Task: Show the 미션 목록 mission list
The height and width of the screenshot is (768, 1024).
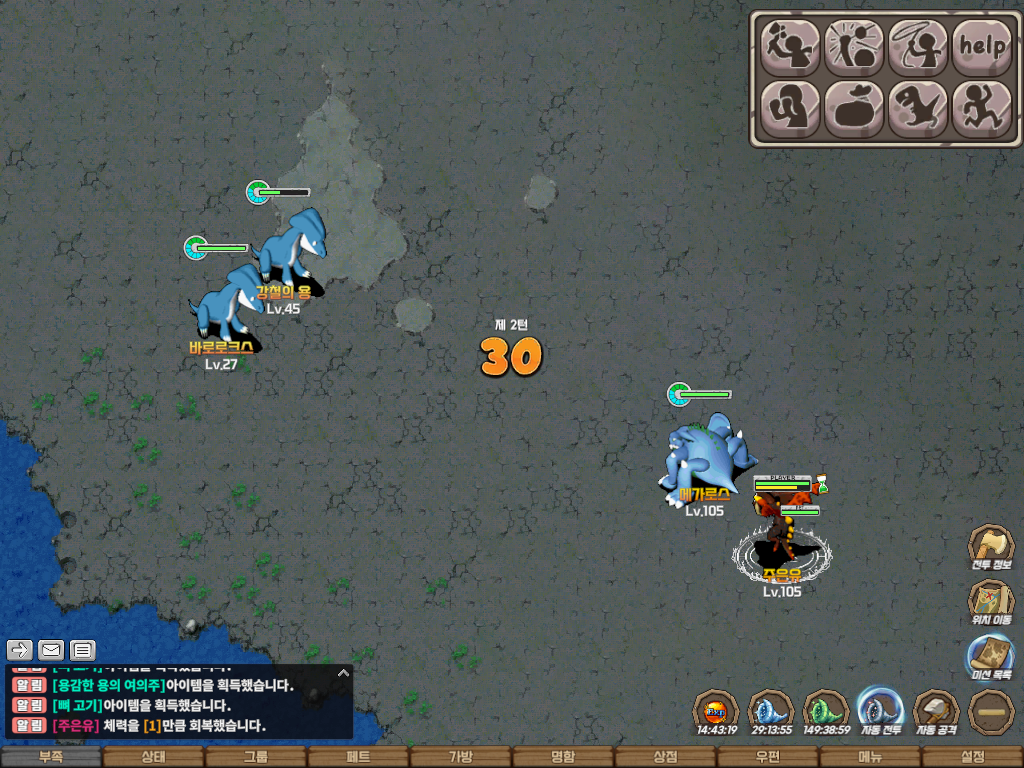Action: (x=991, y=659)
